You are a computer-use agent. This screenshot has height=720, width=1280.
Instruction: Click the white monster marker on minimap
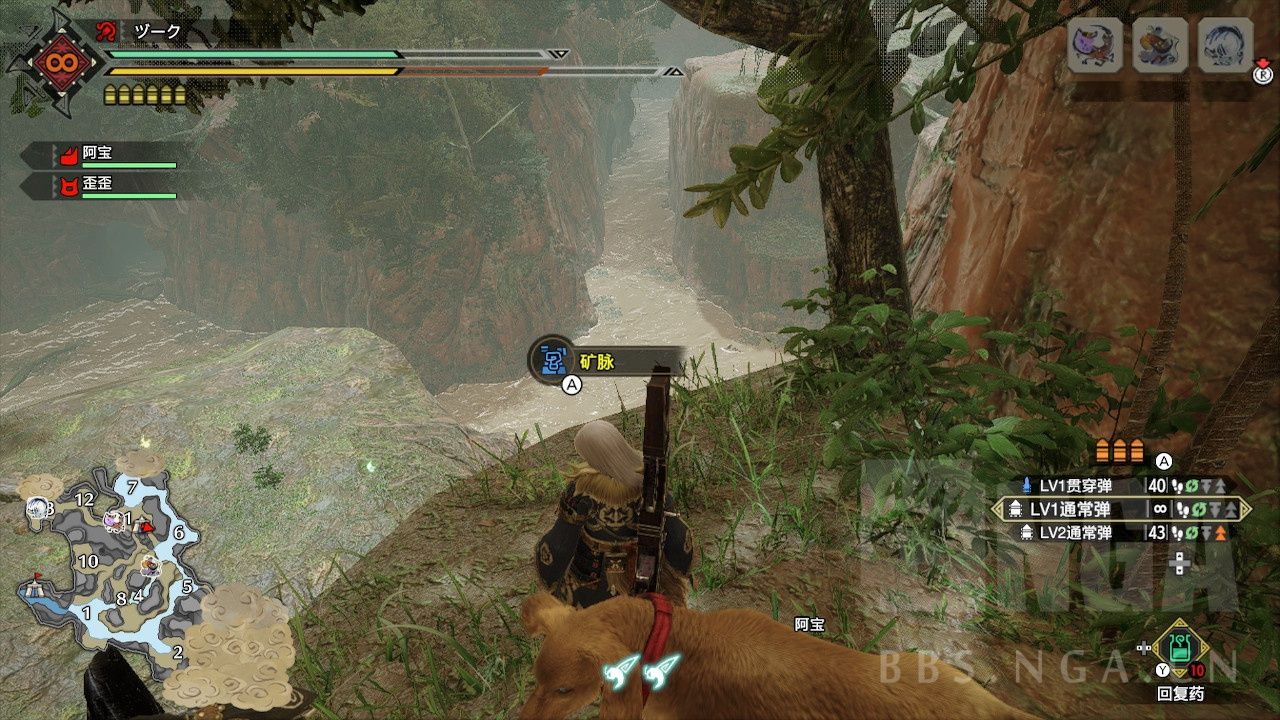[37, 508]
